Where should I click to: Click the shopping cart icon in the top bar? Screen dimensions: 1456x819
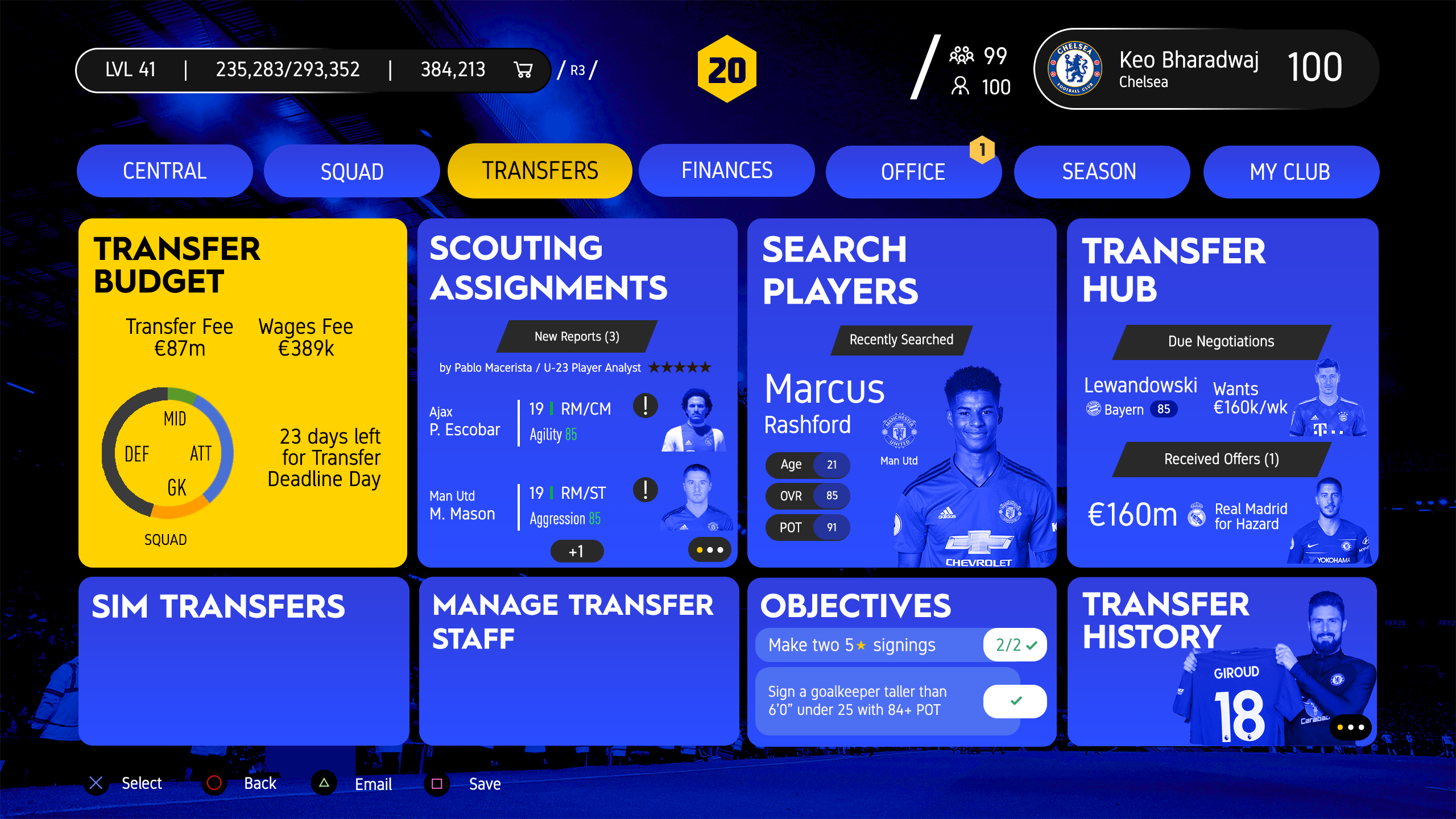coord(523,69)
